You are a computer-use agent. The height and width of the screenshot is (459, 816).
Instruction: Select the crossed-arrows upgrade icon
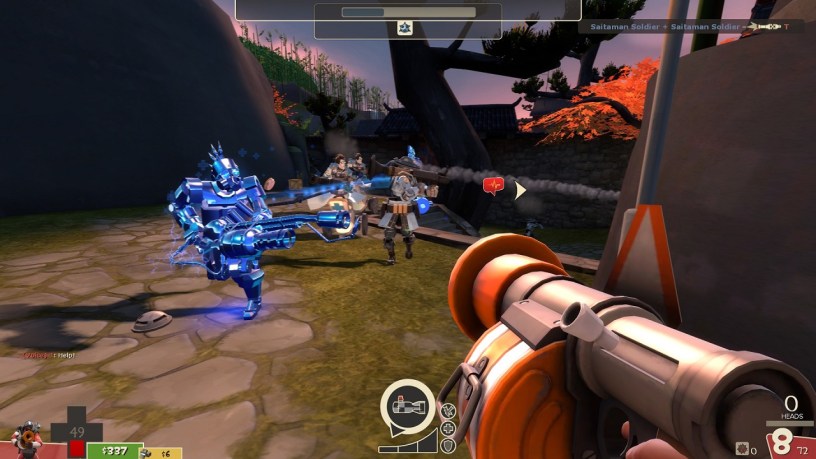coord(447,410)
